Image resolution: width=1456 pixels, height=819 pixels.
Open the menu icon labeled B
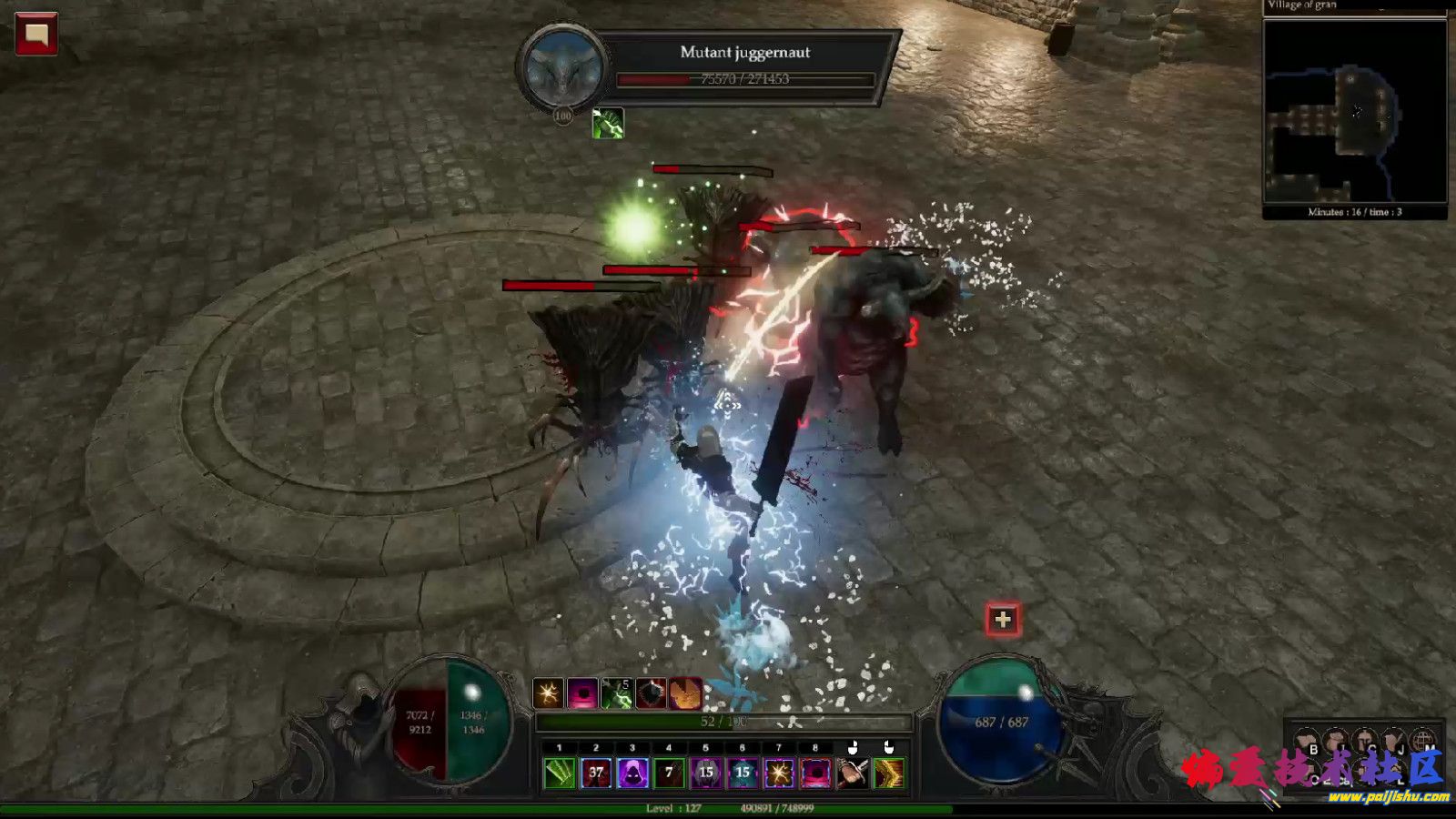[x=1308, y=743]
